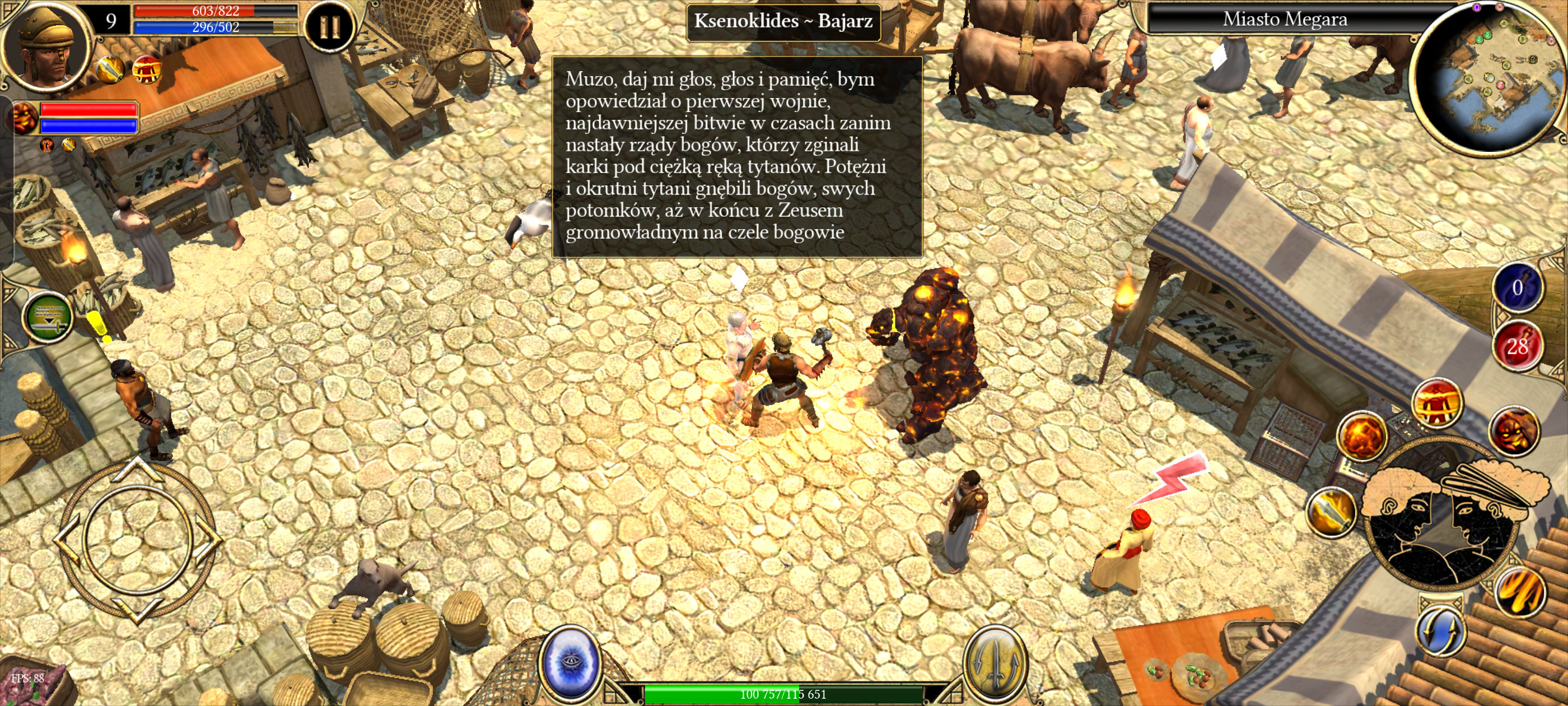Tap the storyteller's dialogue text box
Image resolution: width=1568 pixels, height=706 pixels.
tap(736, 156)
